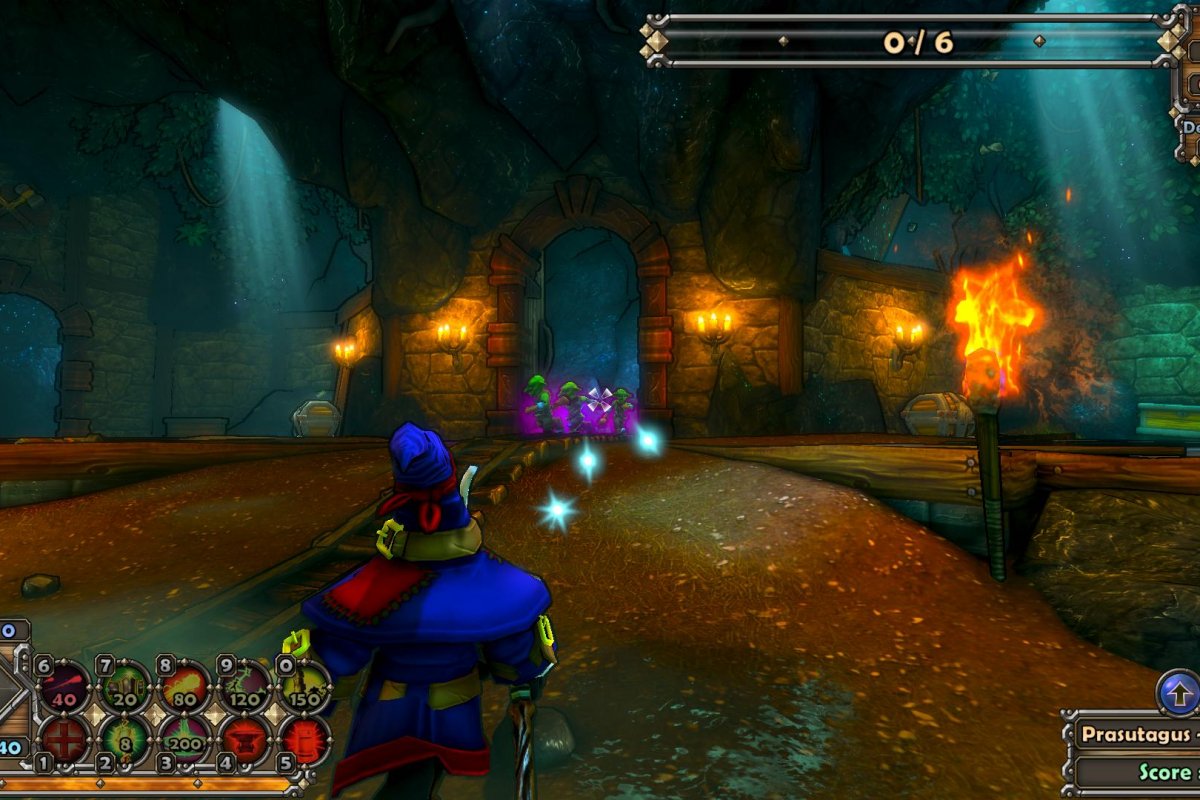Choose the tall tower silhouette costing 150
The width and height of the screenshot is (1200, 800).
(x=304, y=687)
